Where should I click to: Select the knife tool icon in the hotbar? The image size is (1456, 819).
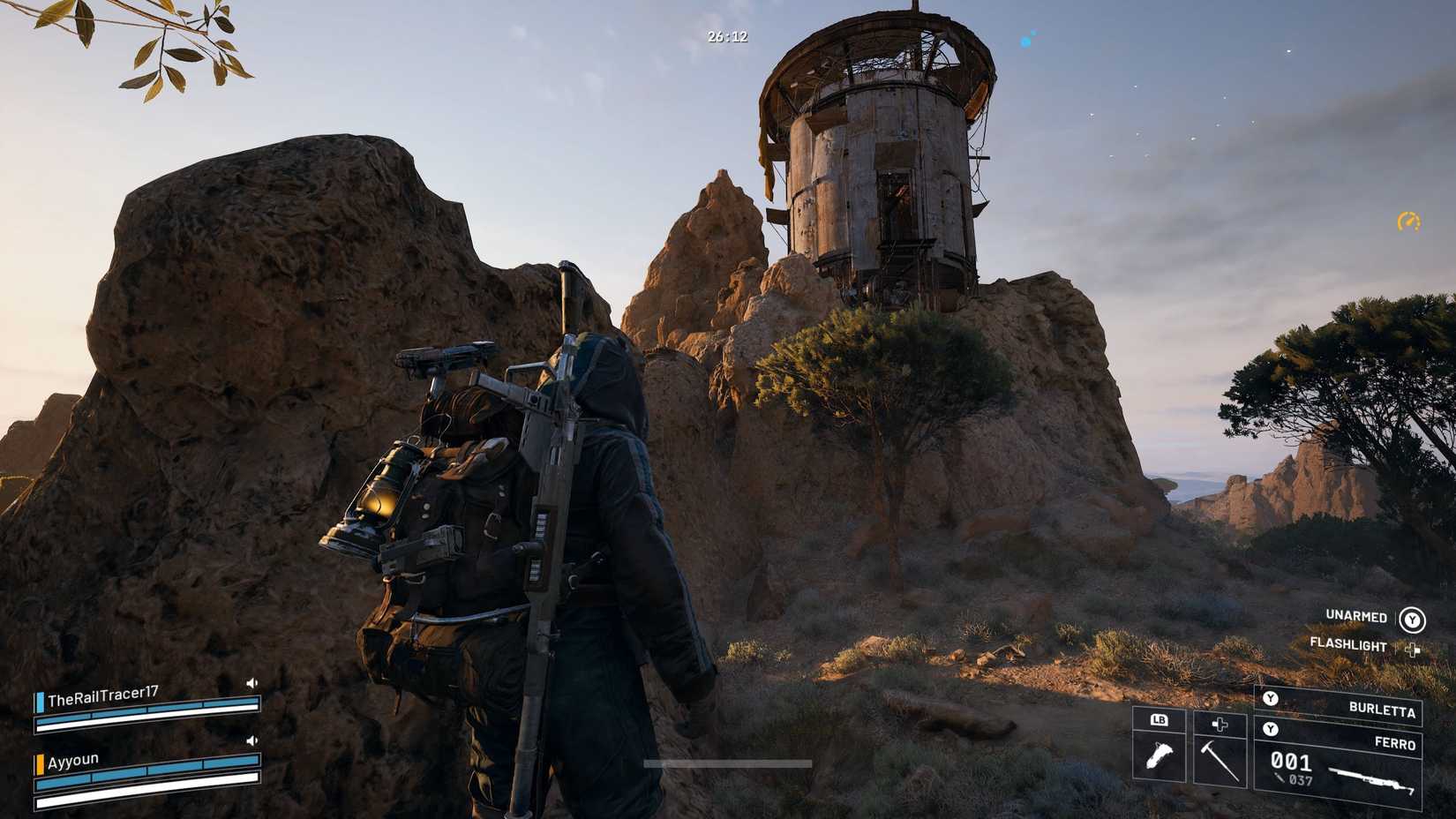[1159, 754]
